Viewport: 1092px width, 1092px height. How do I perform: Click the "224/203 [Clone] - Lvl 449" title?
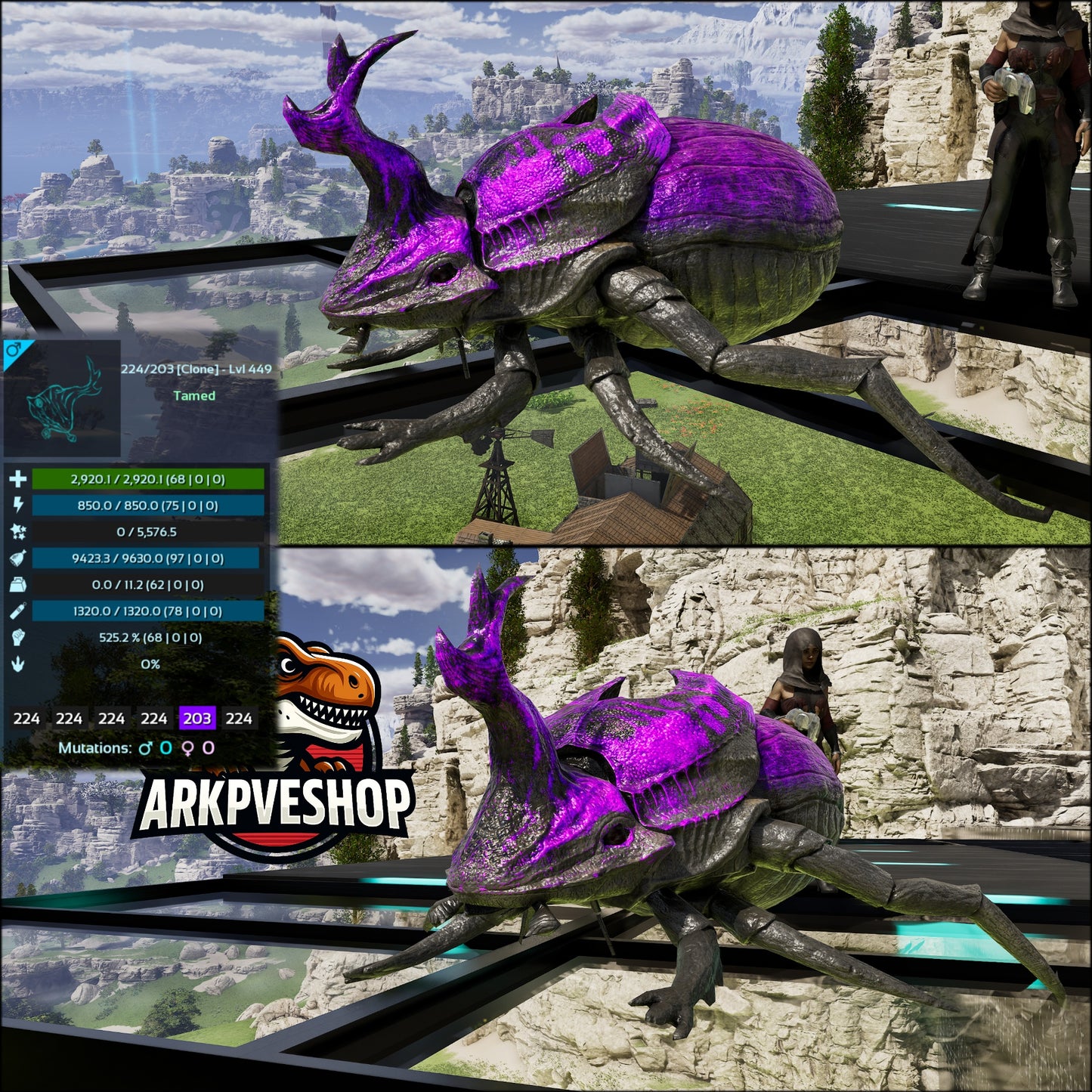pos(196,369)
